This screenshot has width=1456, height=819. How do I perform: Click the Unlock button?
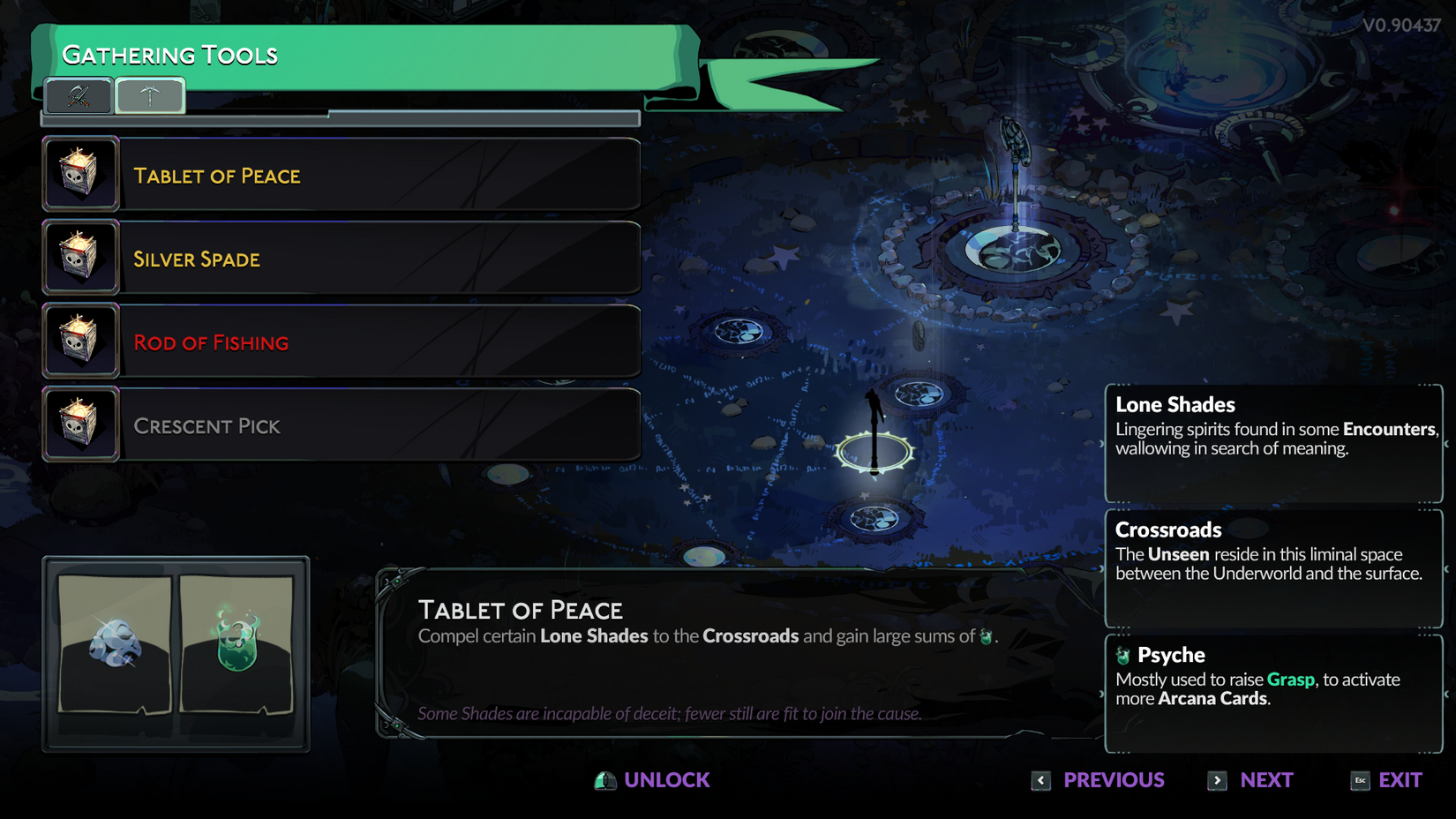click(653, 780)
